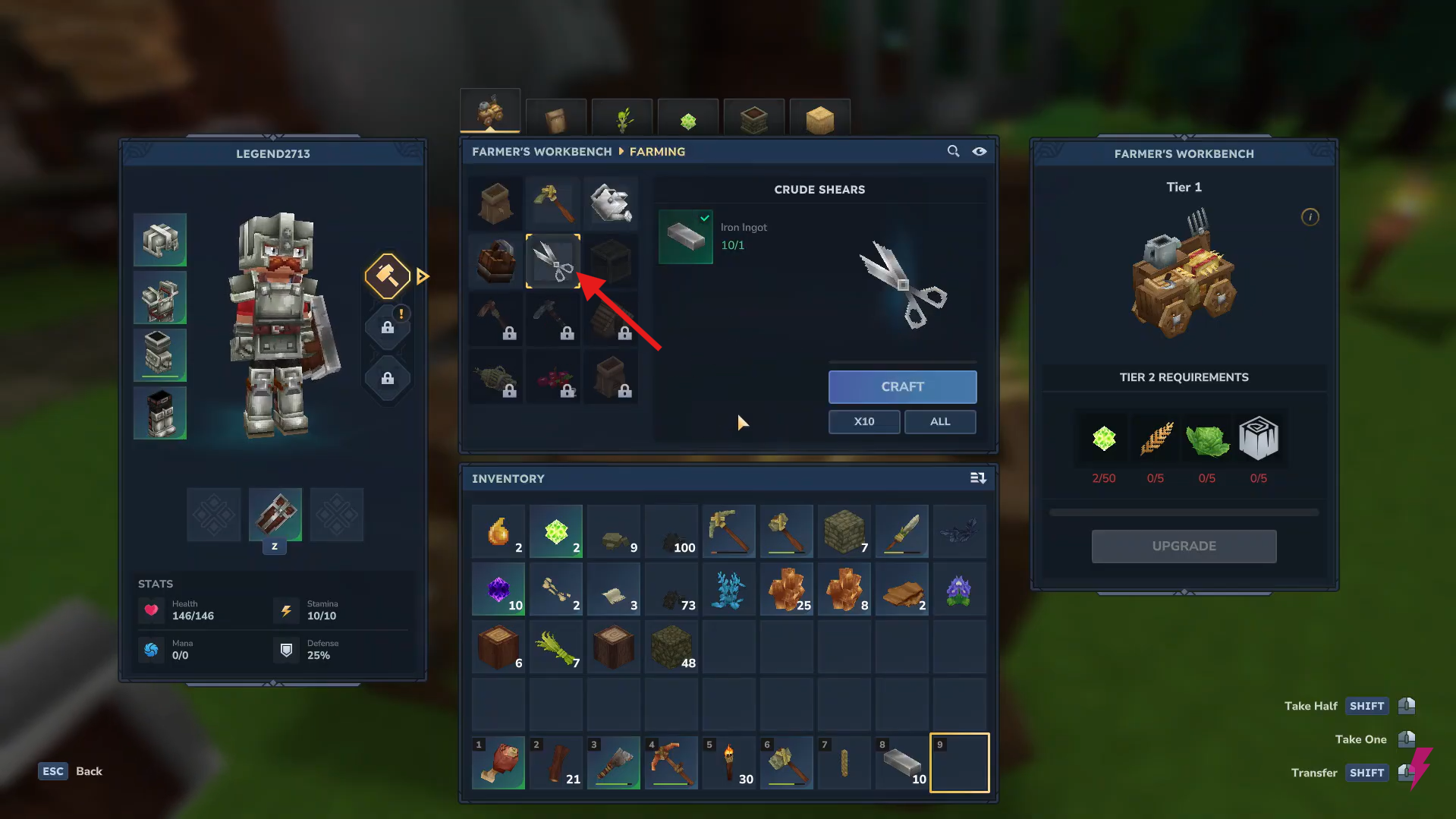Click the info icon on Farmer's Workbench panel

point(1310,217)
